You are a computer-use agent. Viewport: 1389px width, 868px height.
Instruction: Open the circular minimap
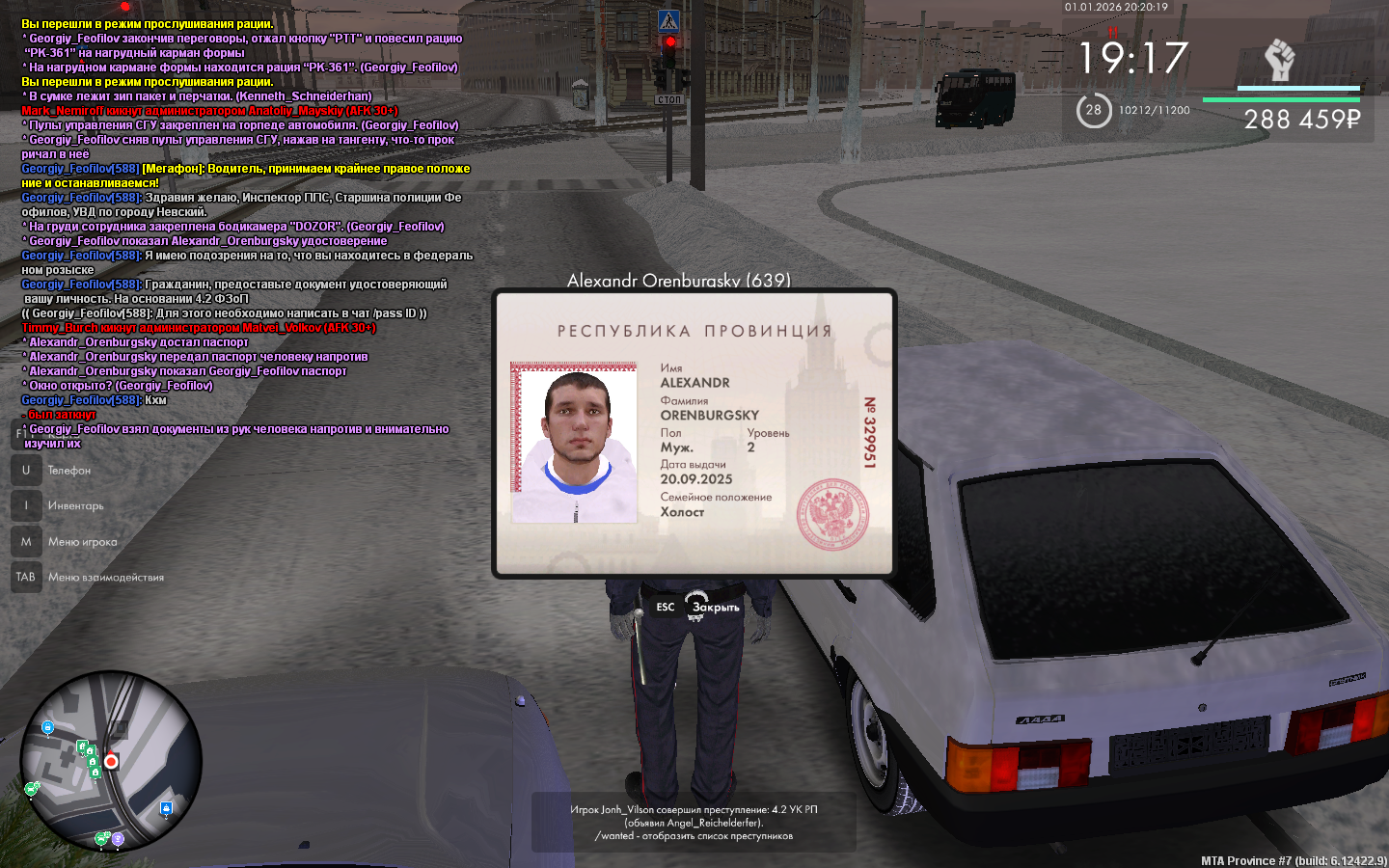pyautogui.click(x=111, y=761)
